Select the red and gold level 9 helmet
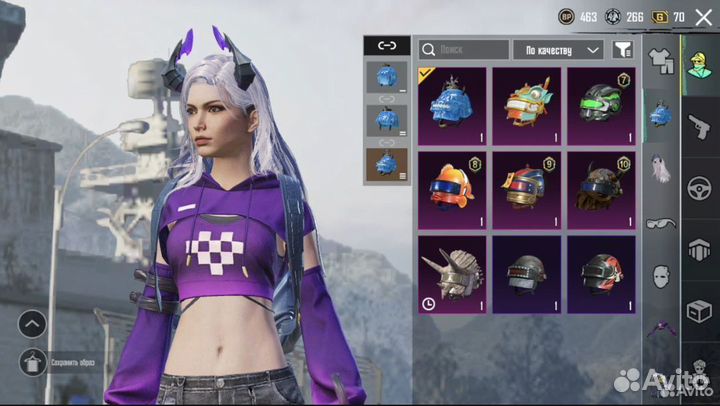This screenshot has height=406, width=720. (x=527, y=188)
